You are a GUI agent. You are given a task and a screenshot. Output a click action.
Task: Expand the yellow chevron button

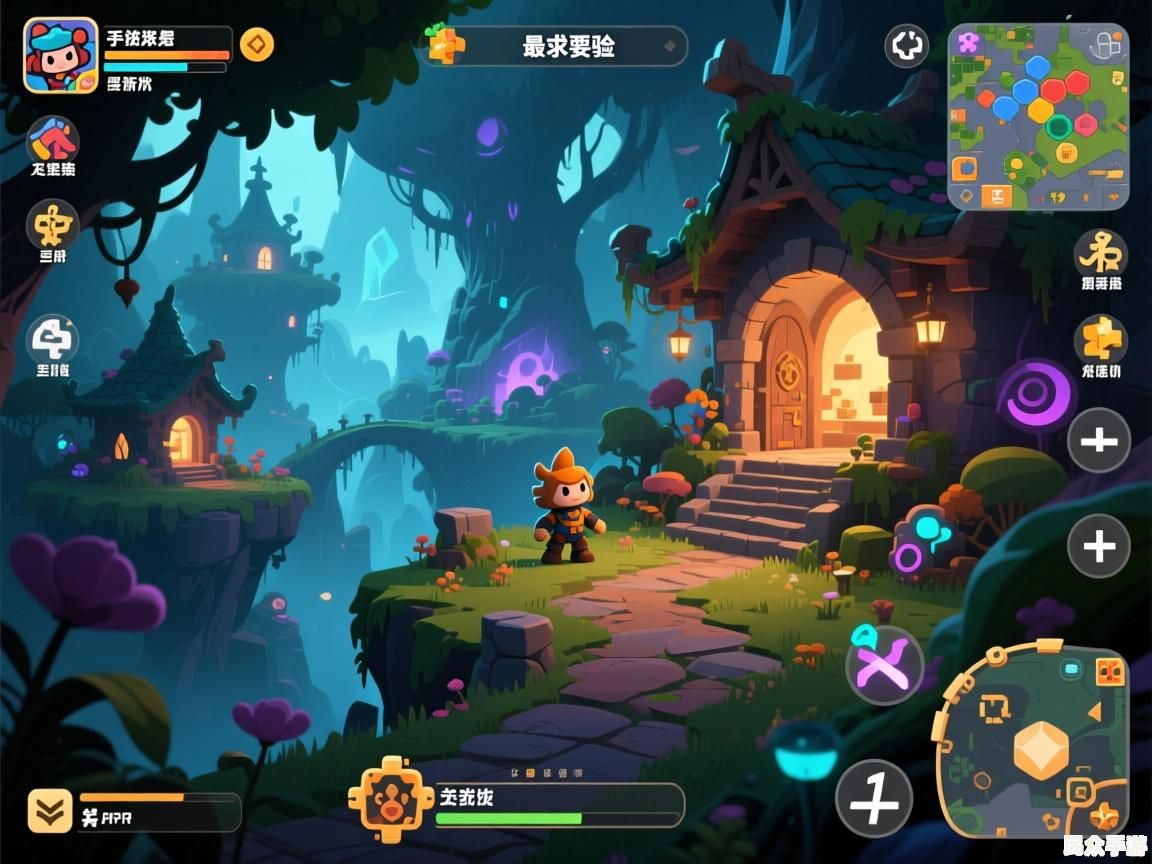(49, 811)
